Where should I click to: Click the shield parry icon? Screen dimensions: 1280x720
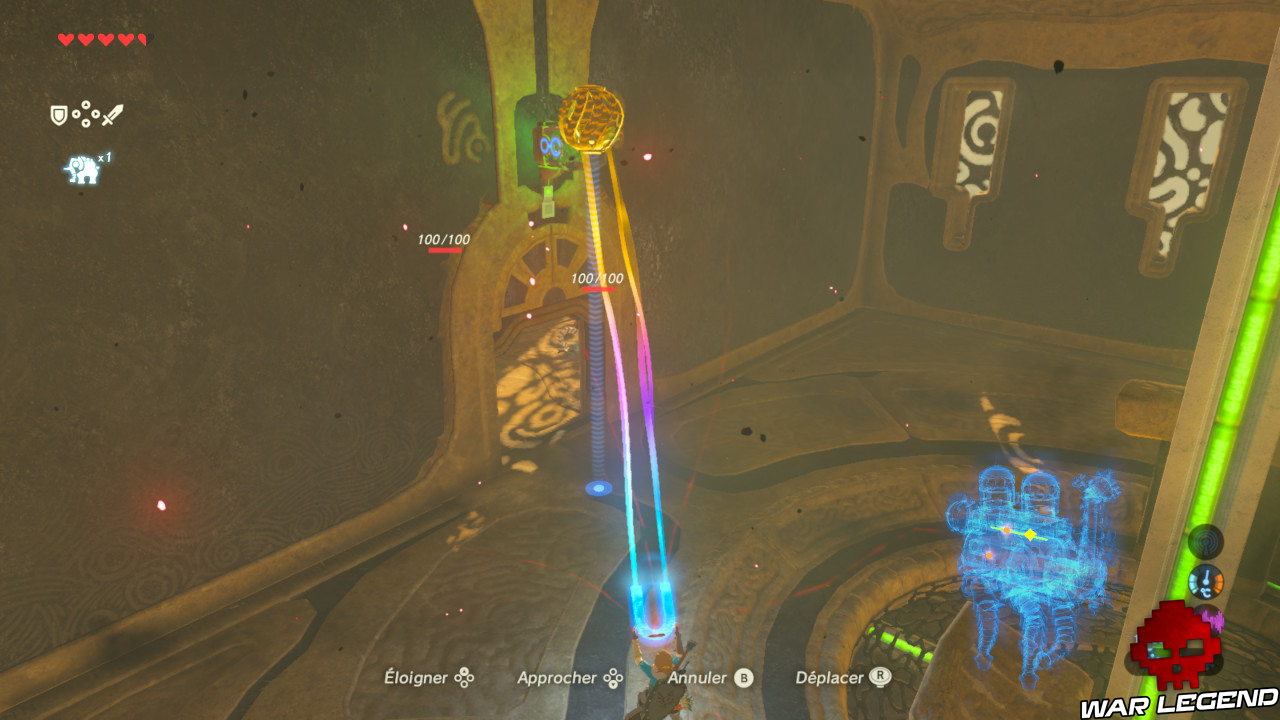click(58, 113)
